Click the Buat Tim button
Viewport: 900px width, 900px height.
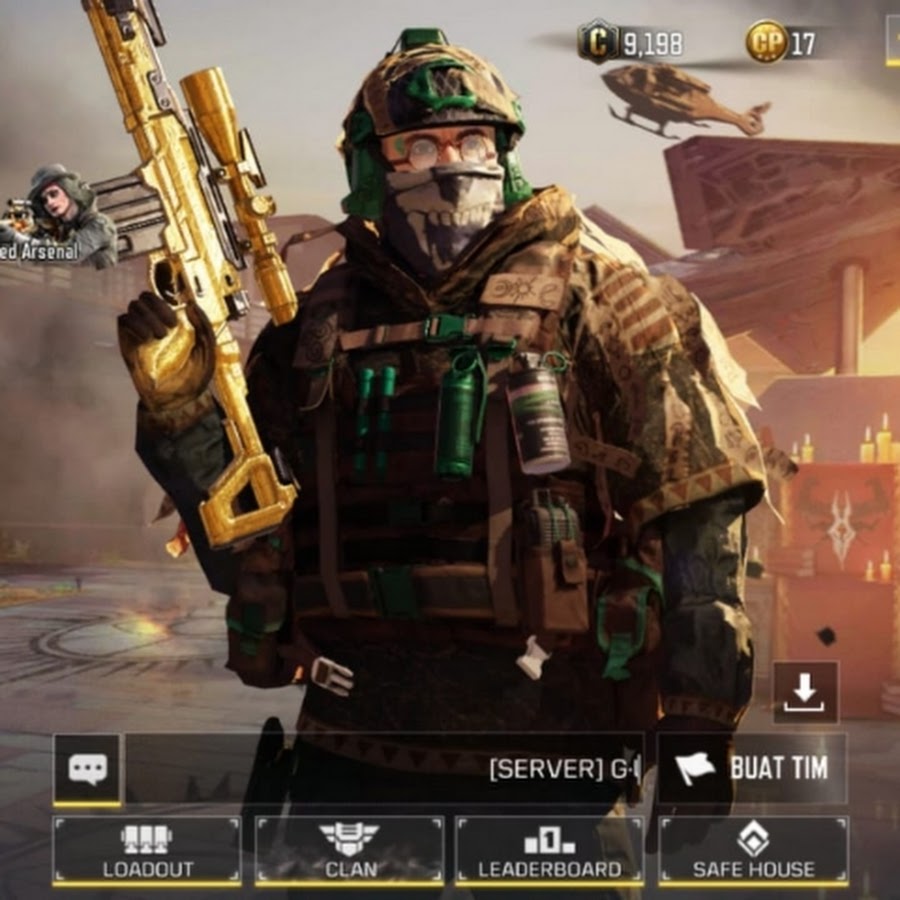tap(752, 768)
